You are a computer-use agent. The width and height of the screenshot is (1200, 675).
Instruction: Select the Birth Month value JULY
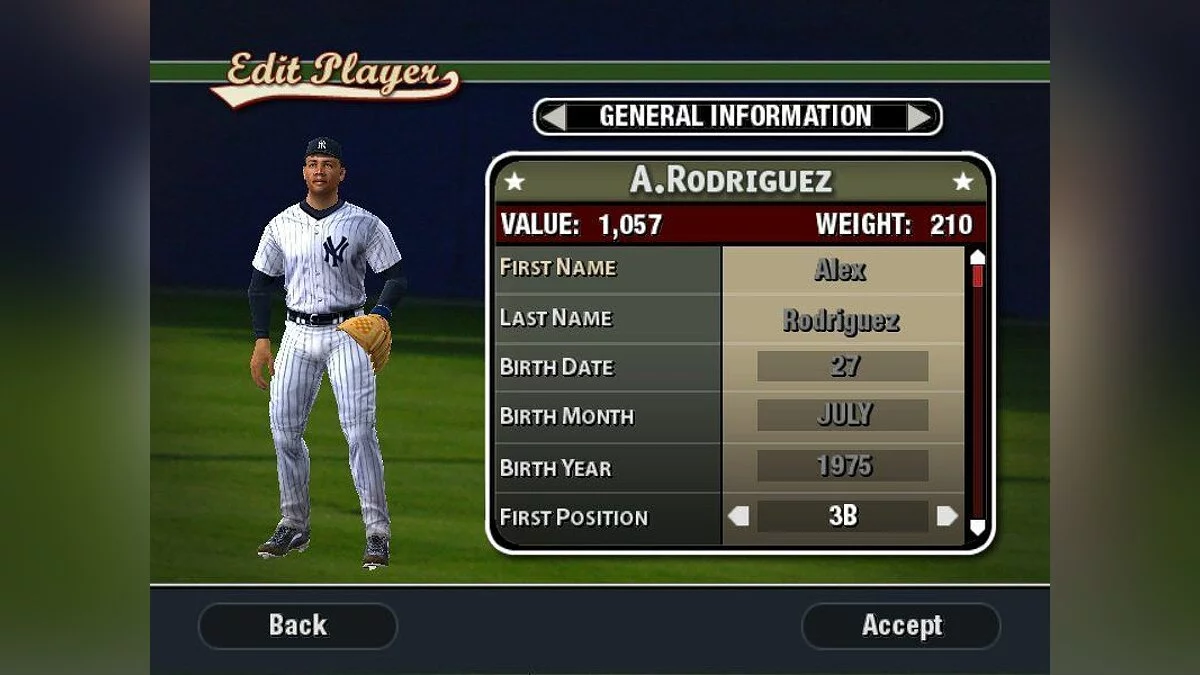click(843, 415)
